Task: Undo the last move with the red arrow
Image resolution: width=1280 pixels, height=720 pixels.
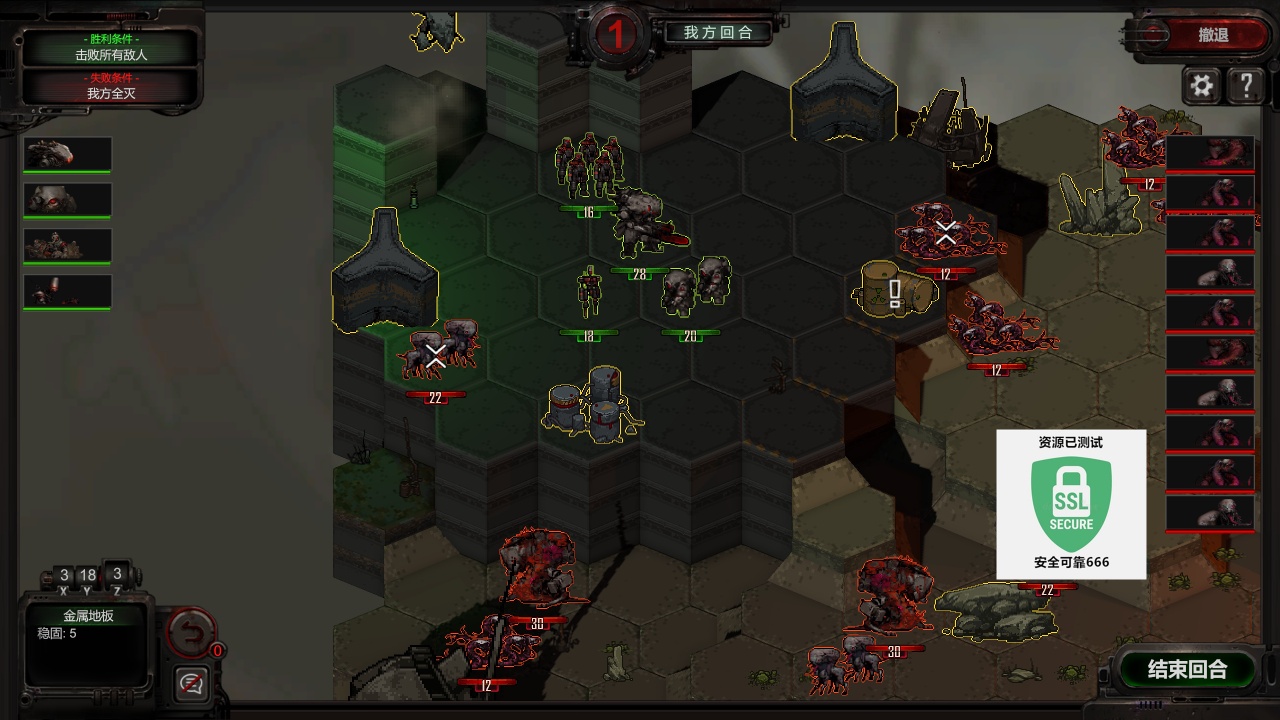Action: [x=189, y=631]
